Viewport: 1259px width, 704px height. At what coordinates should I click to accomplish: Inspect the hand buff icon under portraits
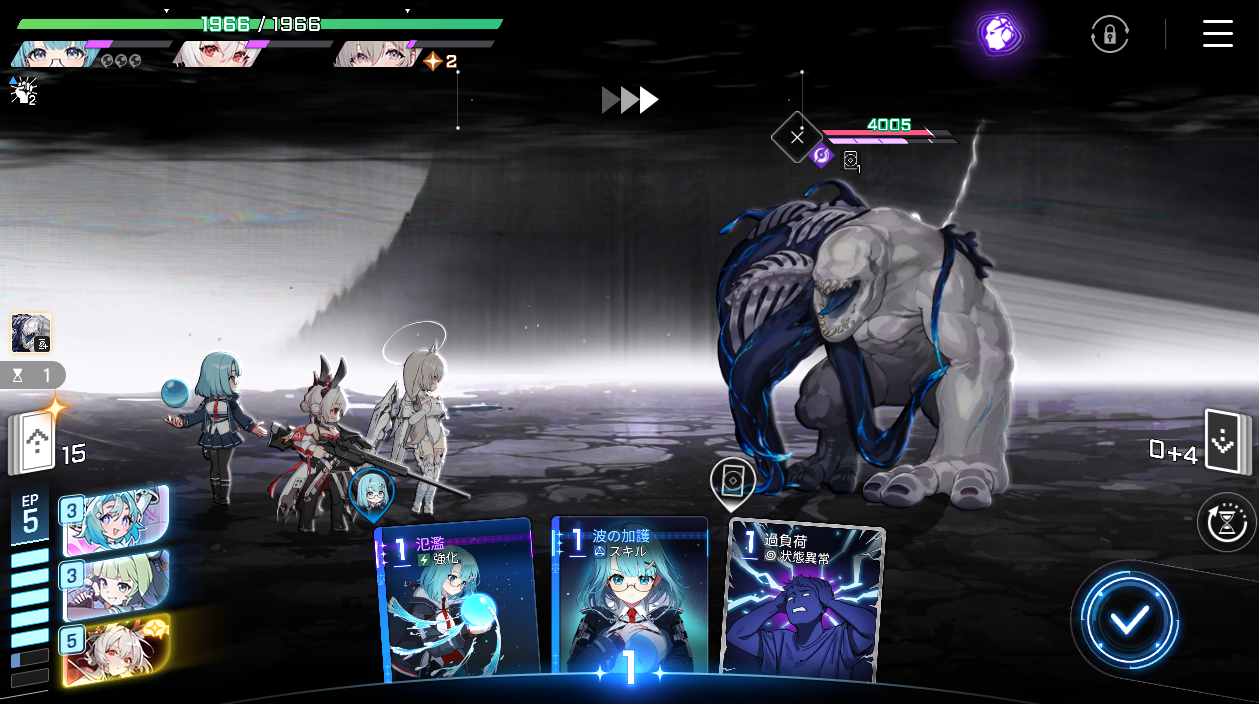point(22,91)
